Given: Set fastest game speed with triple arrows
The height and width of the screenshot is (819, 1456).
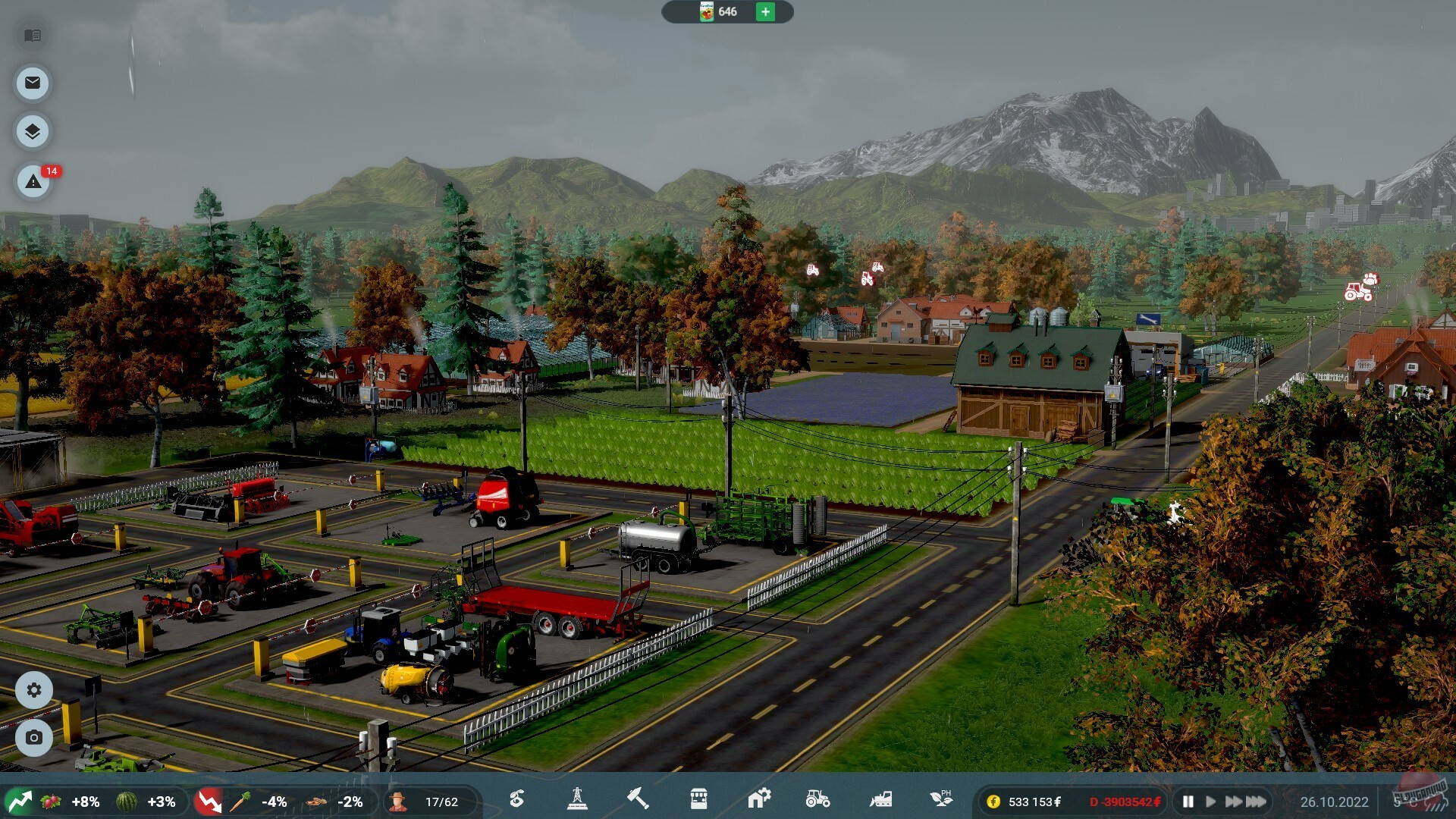Looking at the screenshot, I should click(x=1255, y=801).
